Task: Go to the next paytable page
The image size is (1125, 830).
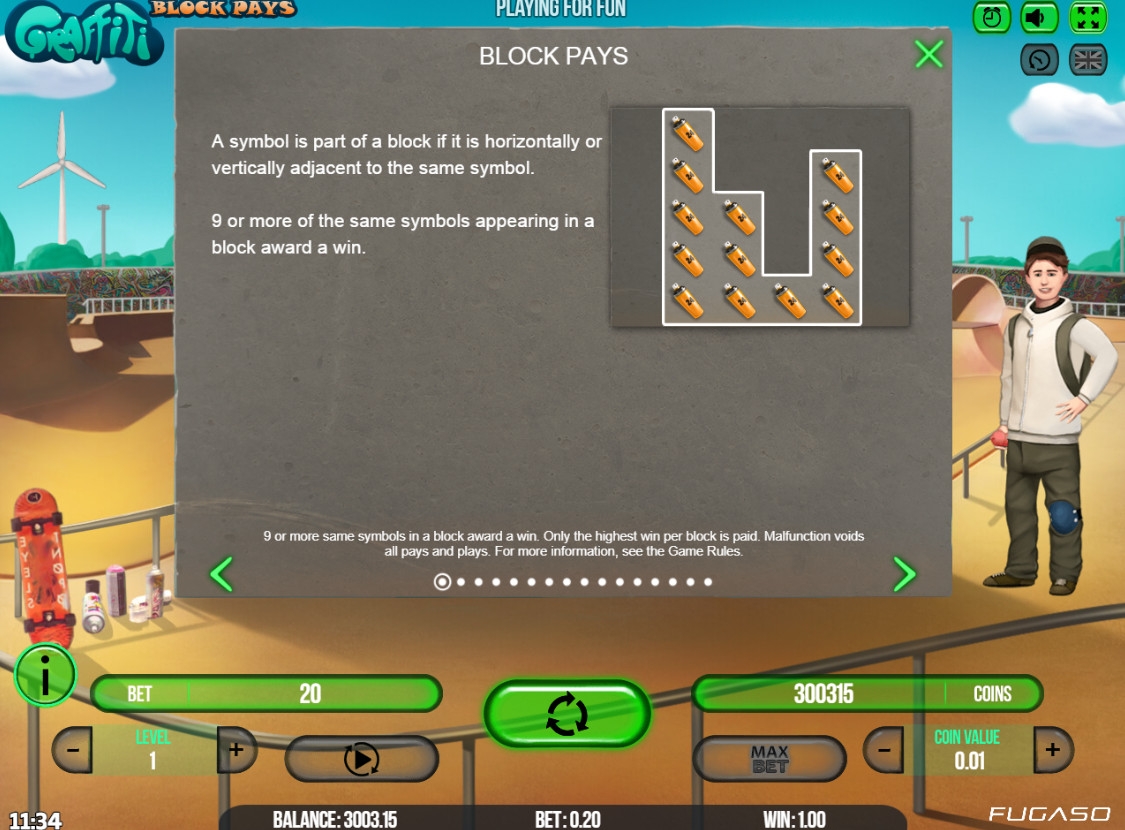Action: click(904, 574)
